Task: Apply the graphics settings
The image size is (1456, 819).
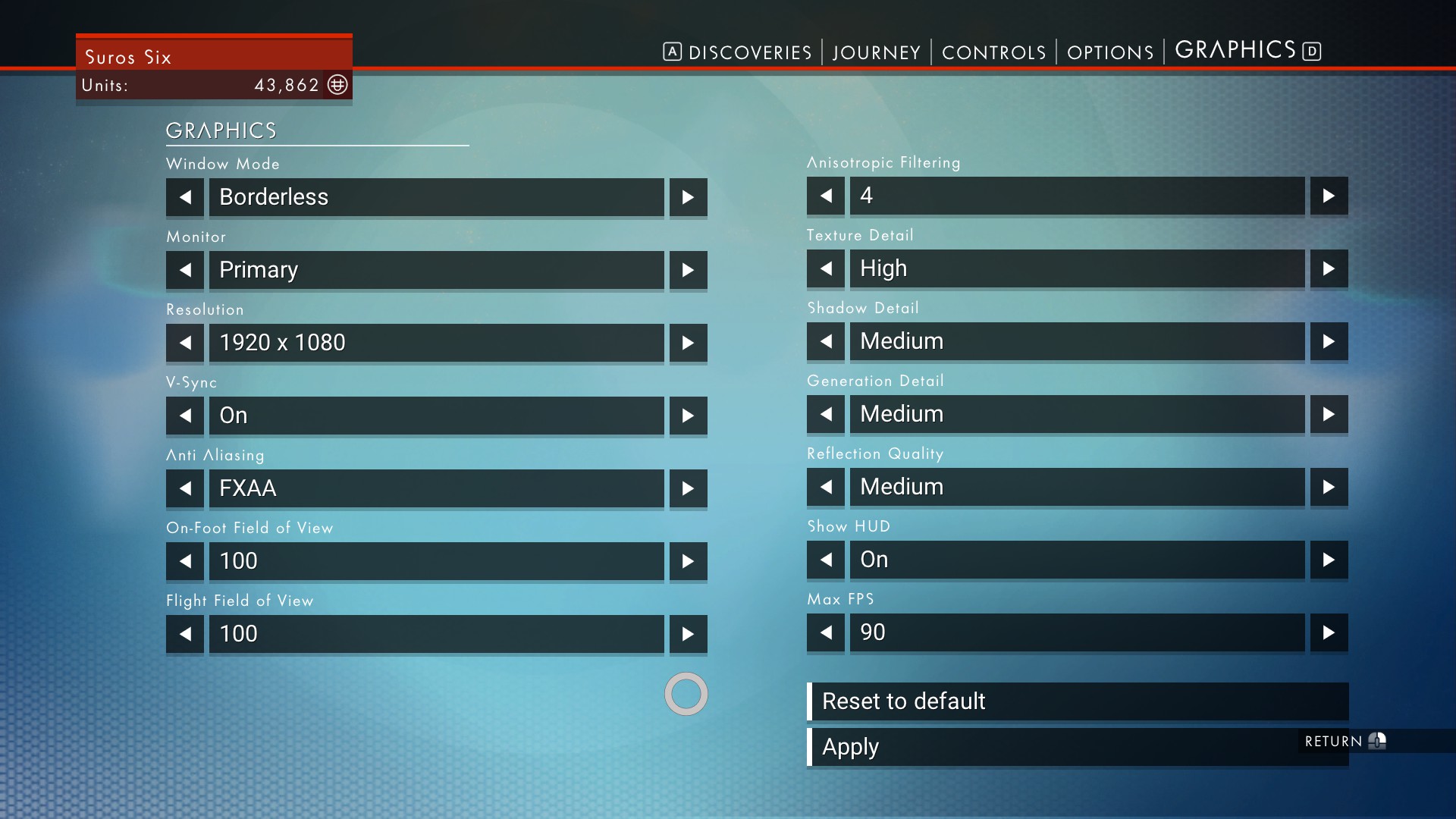Action: click(1046, 747)
